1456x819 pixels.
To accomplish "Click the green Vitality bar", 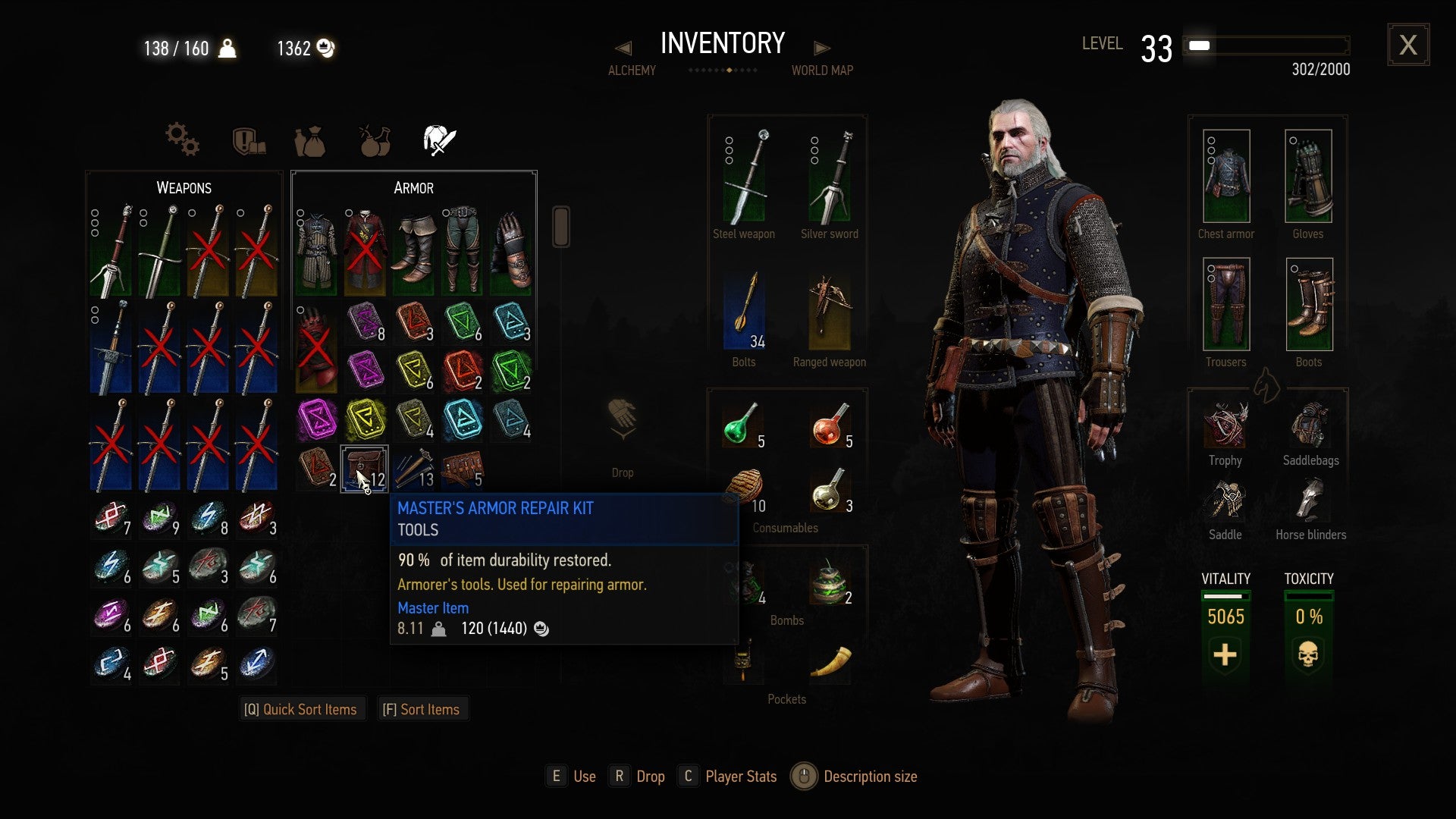I will click(1225, 598).
